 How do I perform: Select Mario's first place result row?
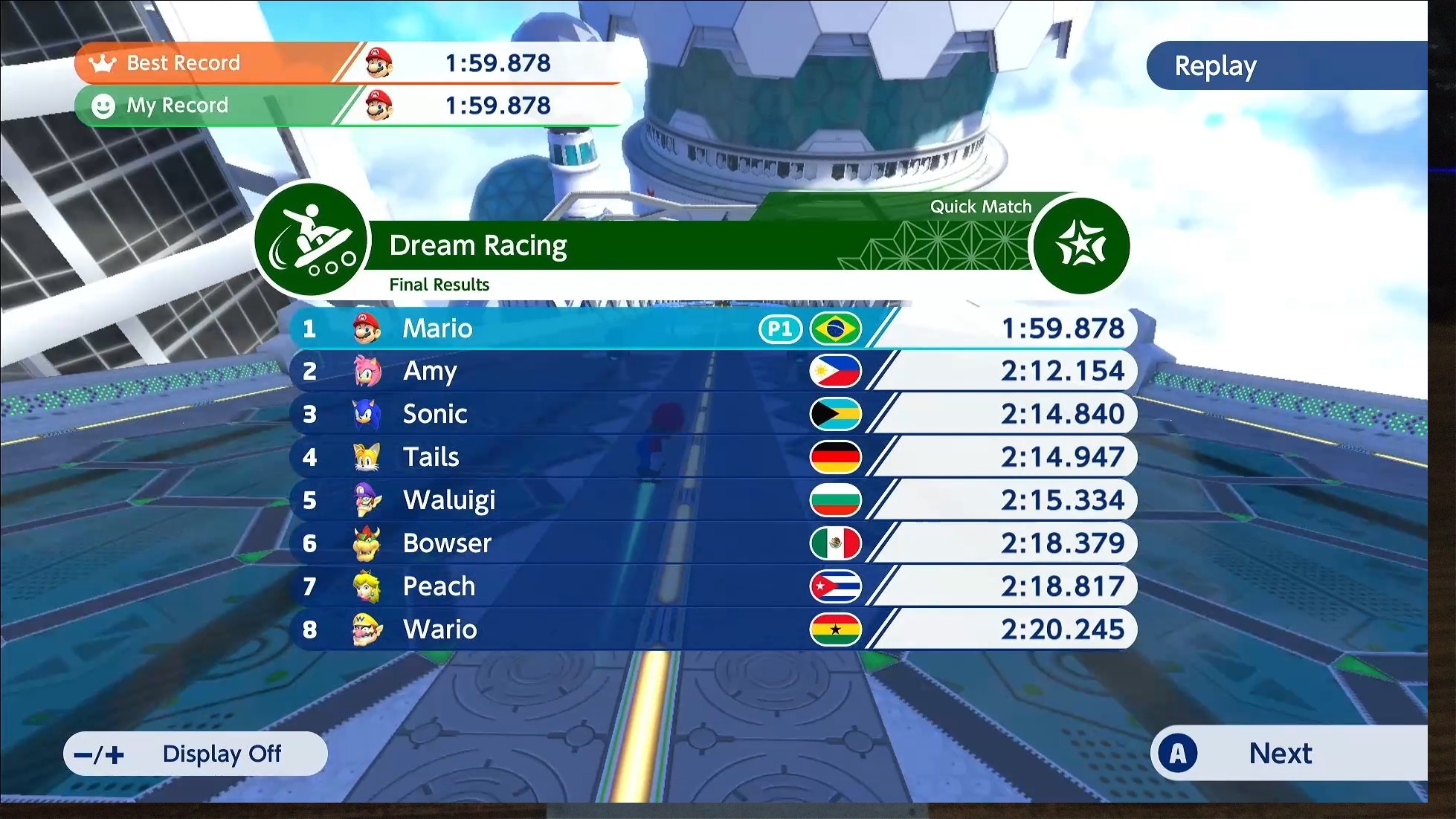point(712,328)
